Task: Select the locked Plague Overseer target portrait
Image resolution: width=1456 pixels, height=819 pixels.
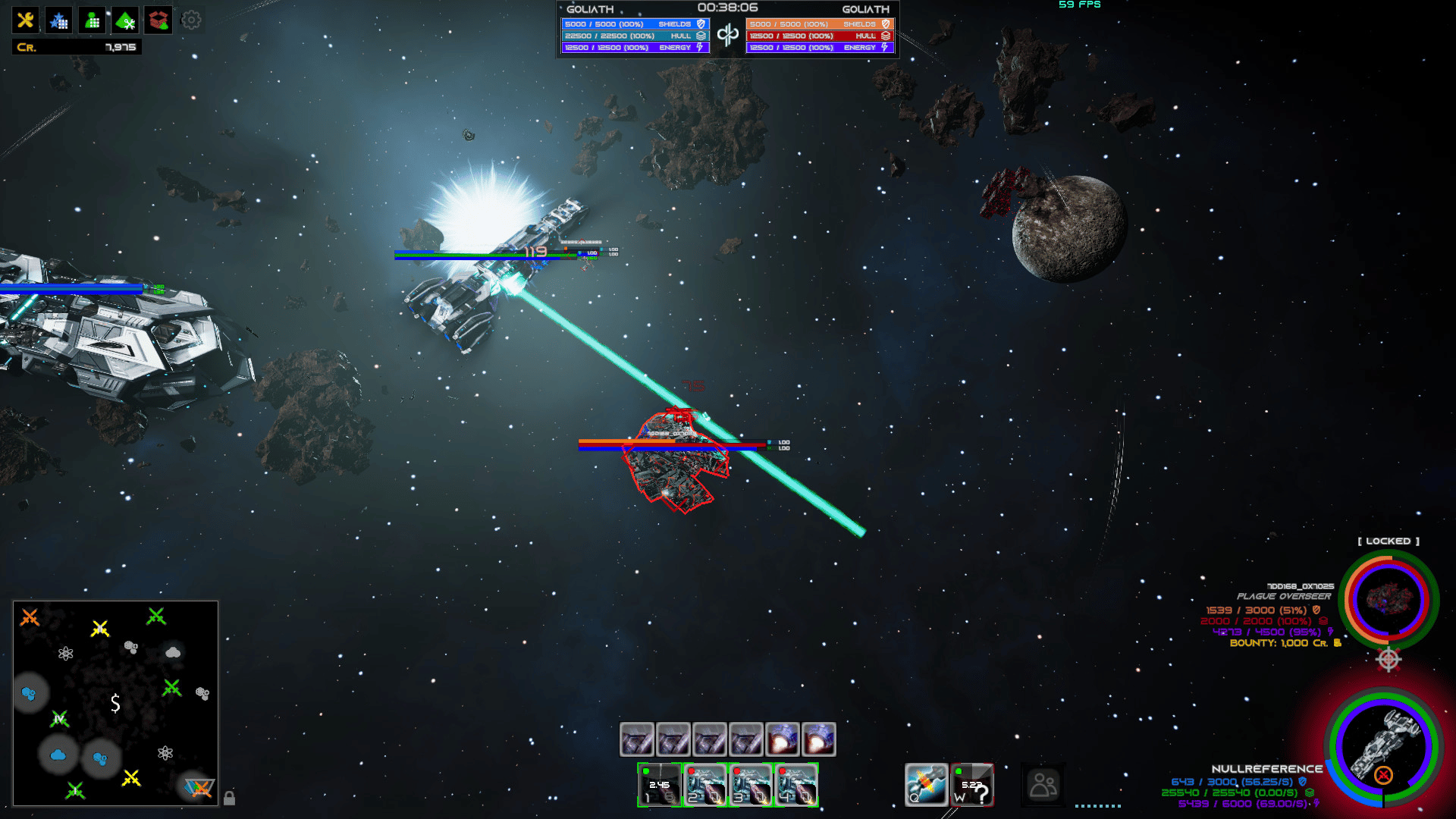Action: point(1388,599)
